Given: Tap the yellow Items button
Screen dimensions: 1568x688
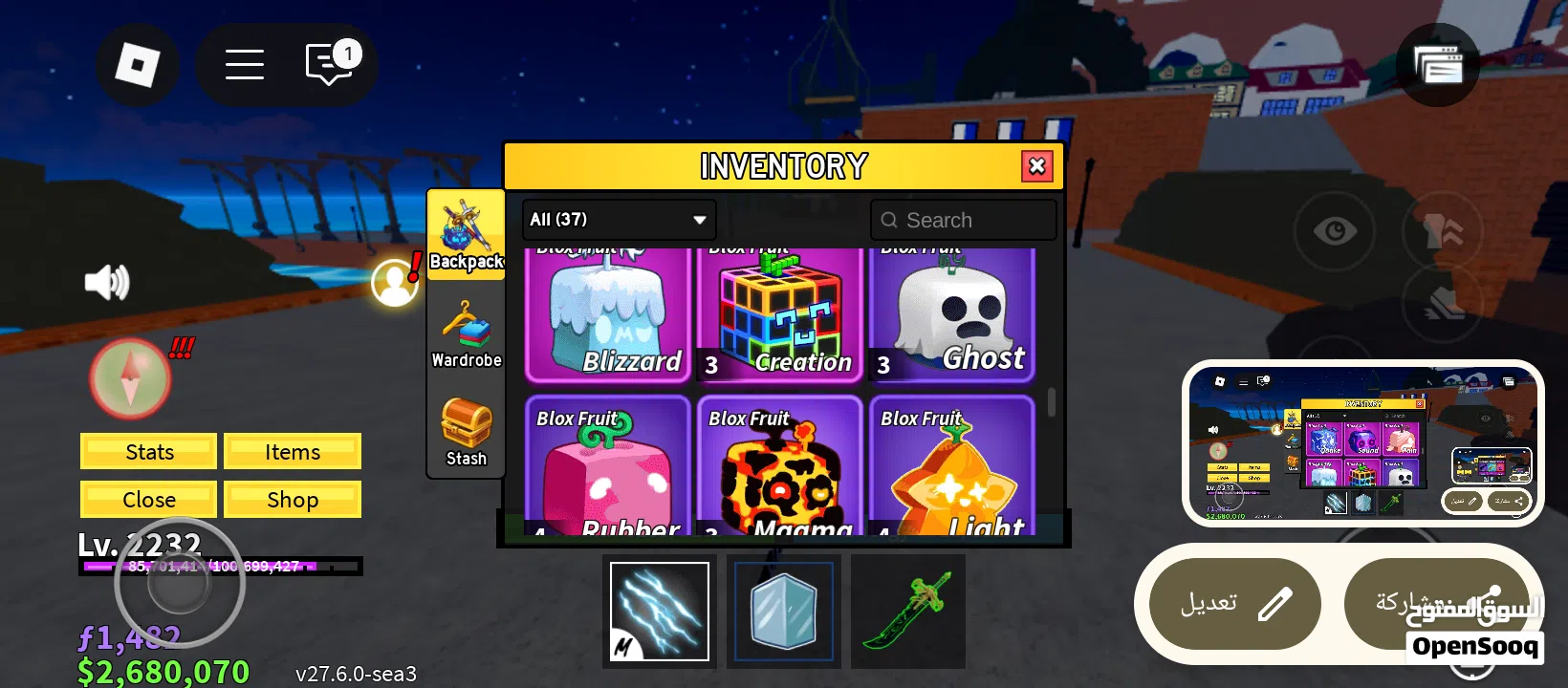Looking at the screenshot, I should pos(293,452).
